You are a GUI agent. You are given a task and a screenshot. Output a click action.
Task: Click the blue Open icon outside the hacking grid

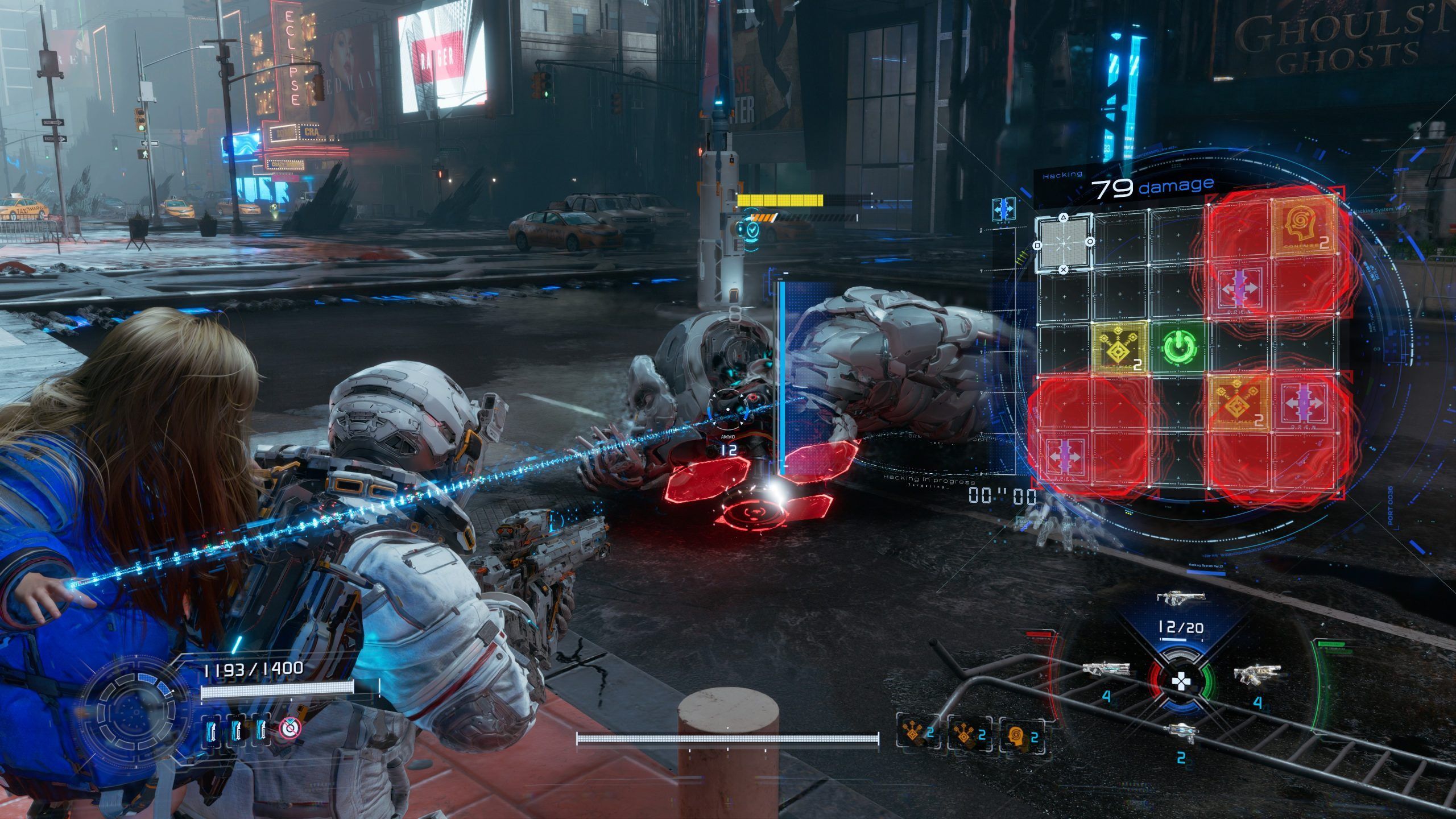tap(1003, 209)
